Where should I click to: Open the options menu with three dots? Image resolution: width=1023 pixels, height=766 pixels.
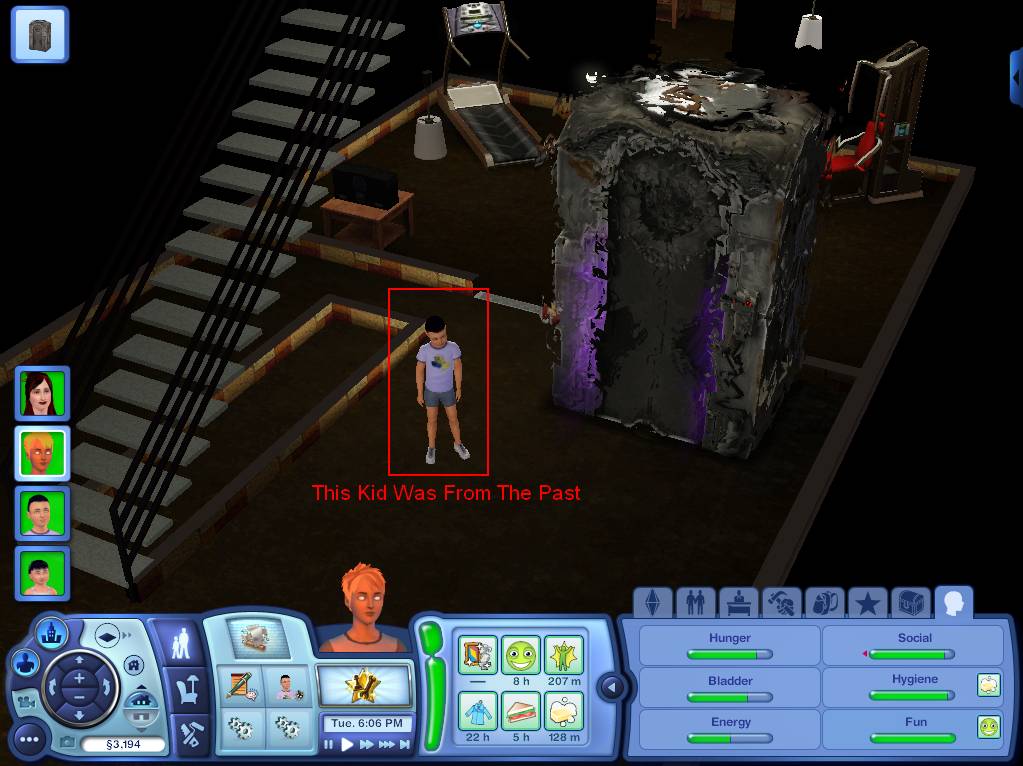tap(30, 739)
